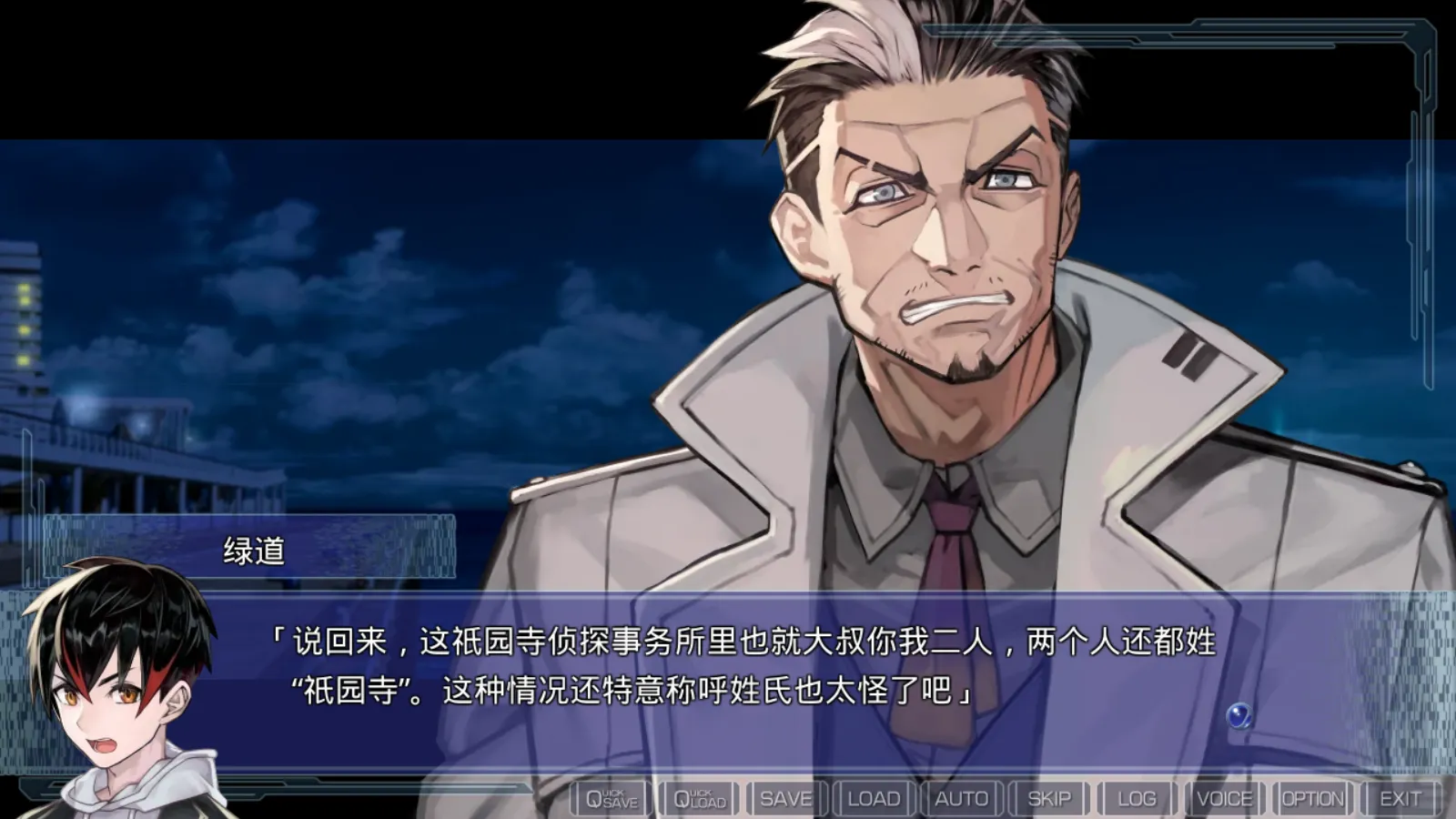Open the LOAD menu
The width and height of the screenshot is (1456, 819).
(874, 799)
